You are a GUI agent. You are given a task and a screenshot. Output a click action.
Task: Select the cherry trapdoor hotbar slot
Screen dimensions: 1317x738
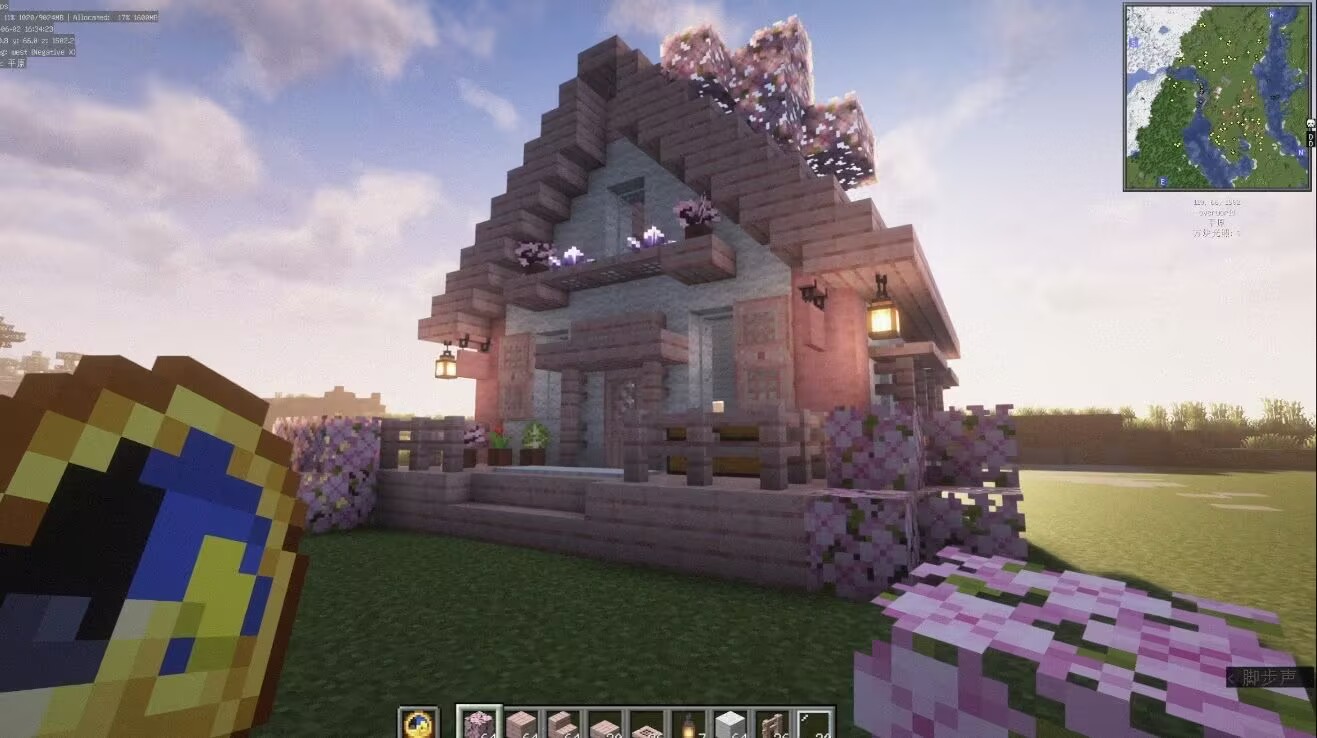click(x=646, y=723)
